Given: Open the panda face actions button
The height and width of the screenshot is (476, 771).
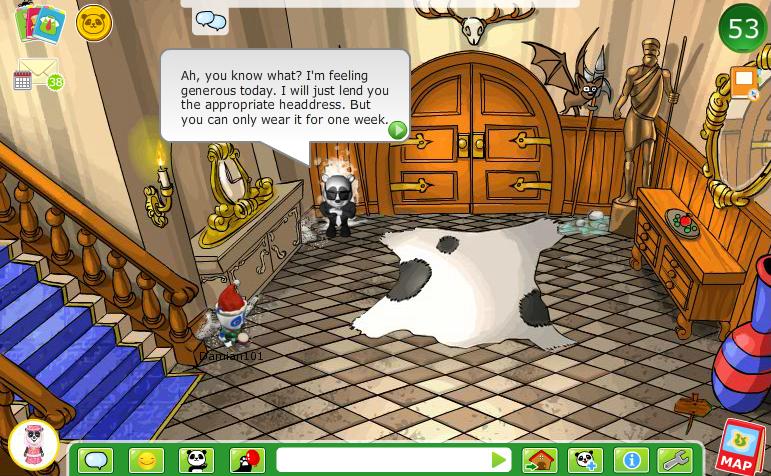Looking at the screenshot, I should [x=196, y=460].
